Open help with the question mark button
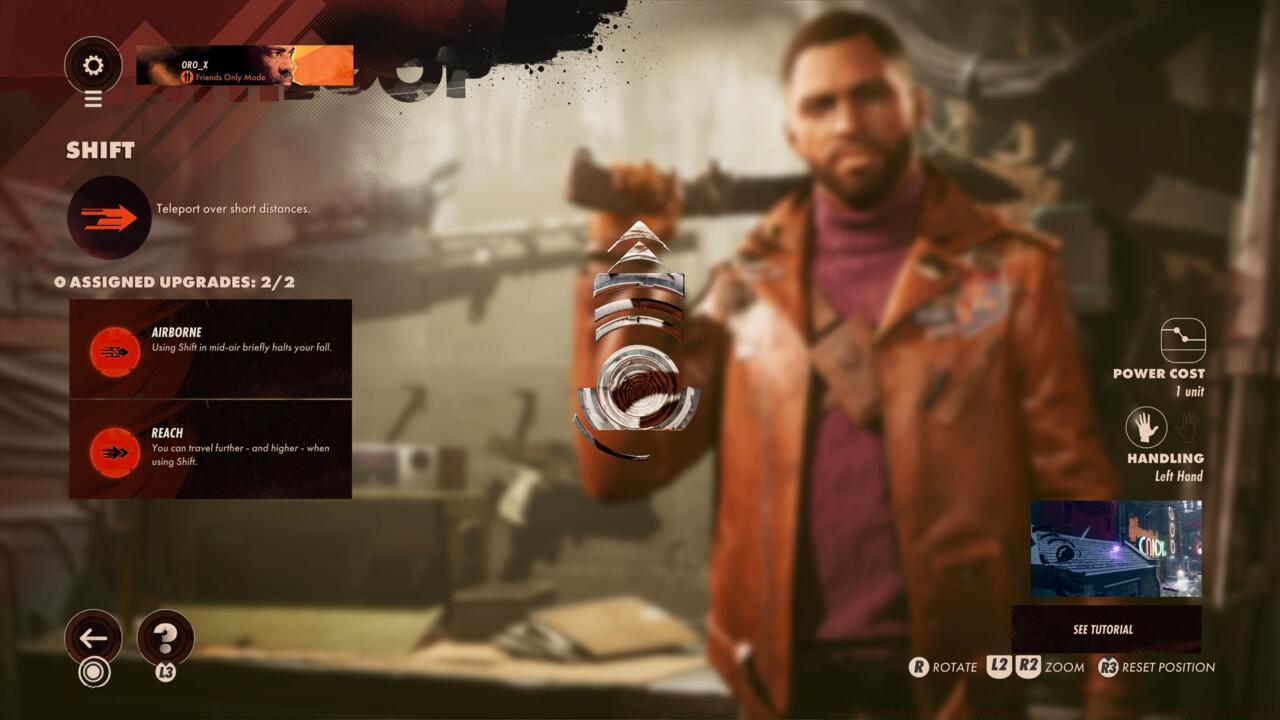The height and width of the screenshot is (720, 1280). [165, 638]
